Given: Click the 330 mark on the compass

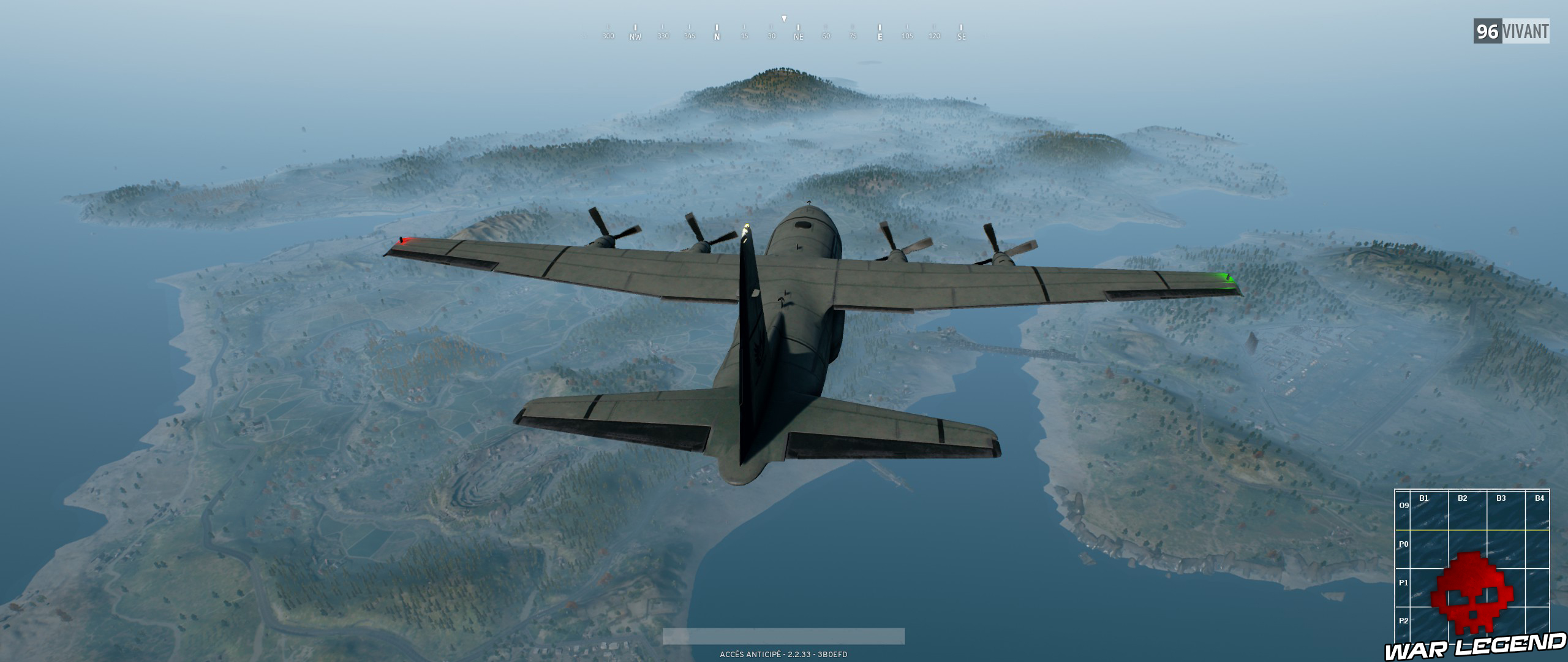Looking at the screenshot, I should pos(663,35).
